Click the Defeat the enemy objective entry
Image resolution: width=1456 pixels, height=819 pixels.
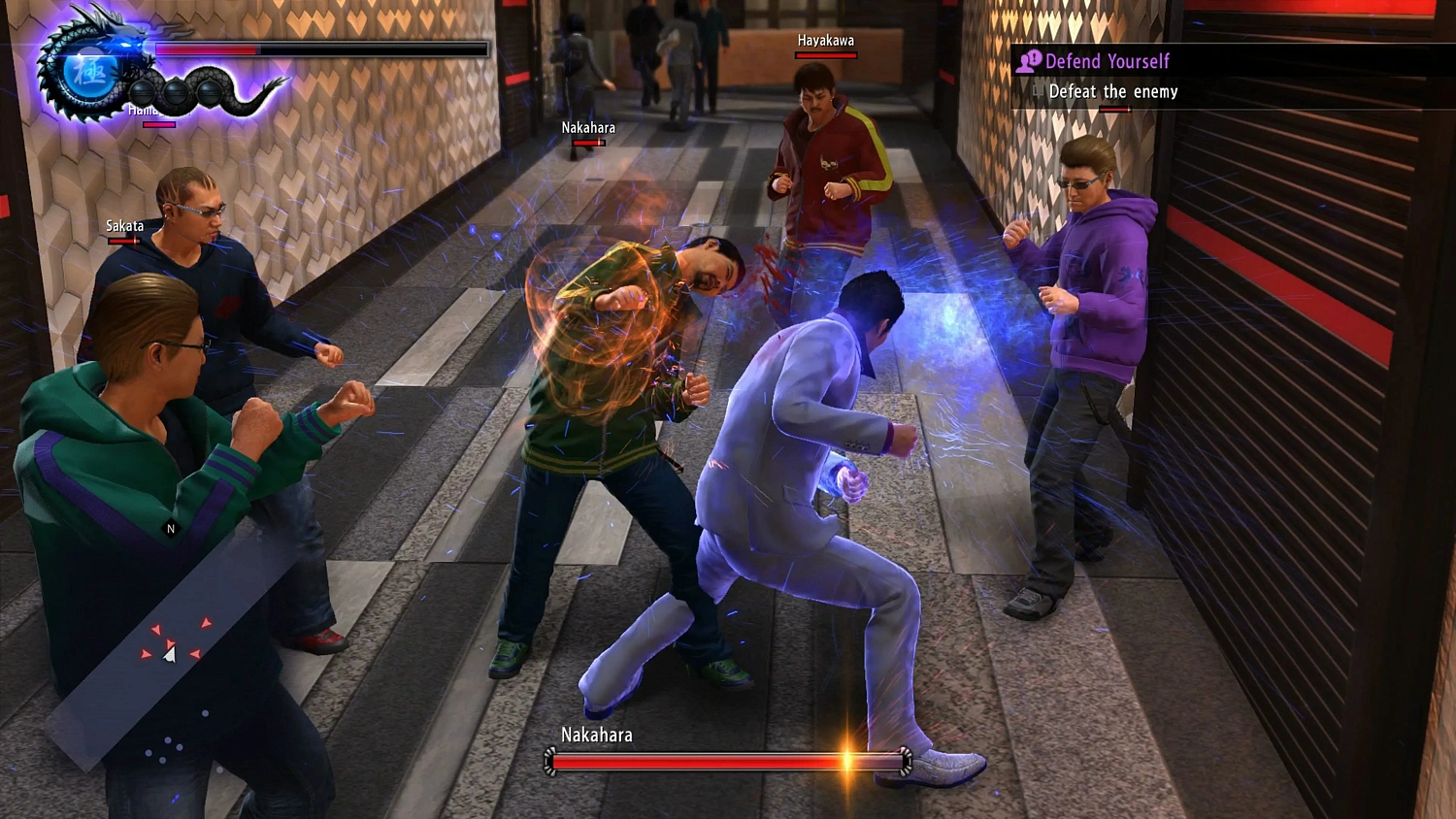1112,91
